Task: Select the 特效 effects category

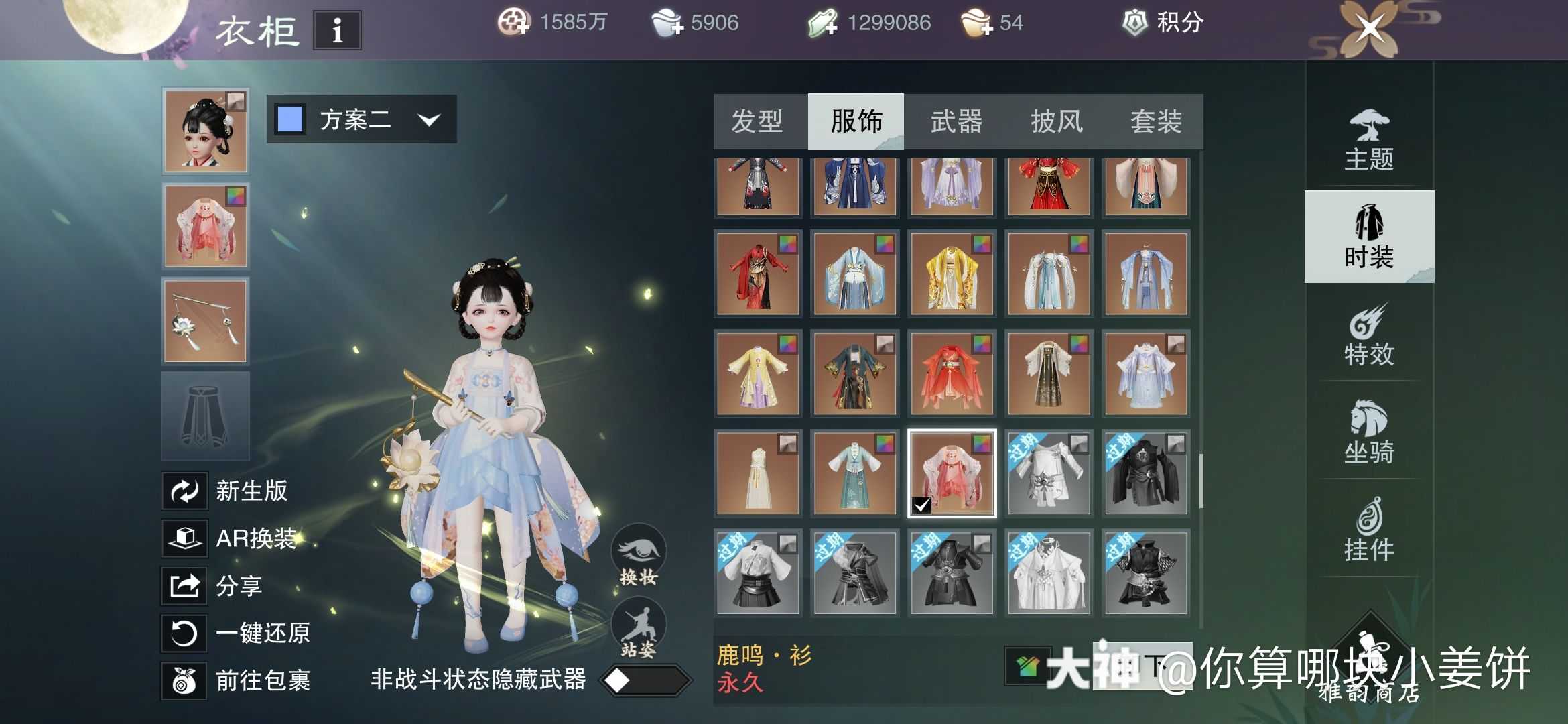Action: click(x=1369, y=335)
